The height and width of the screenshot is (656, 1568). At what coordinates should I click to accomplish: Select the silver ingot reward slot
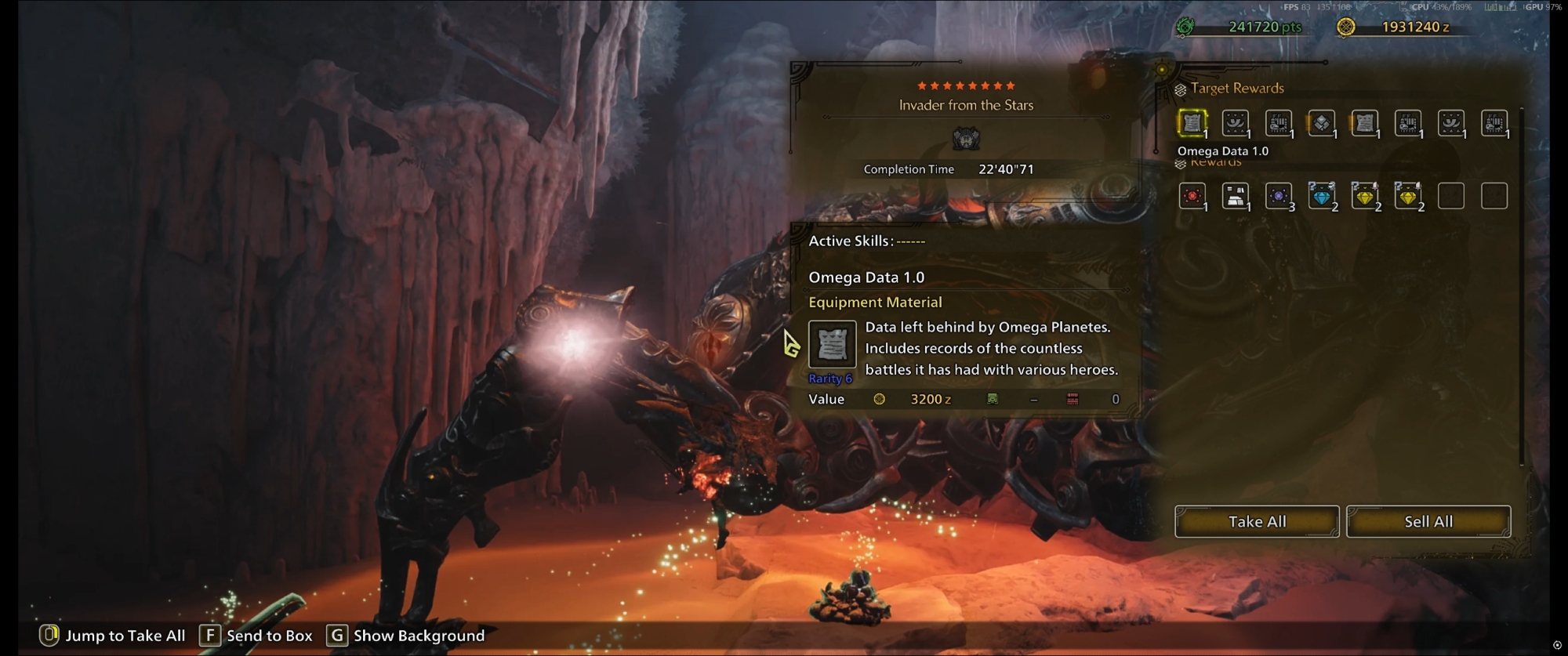pos(1235,196)
